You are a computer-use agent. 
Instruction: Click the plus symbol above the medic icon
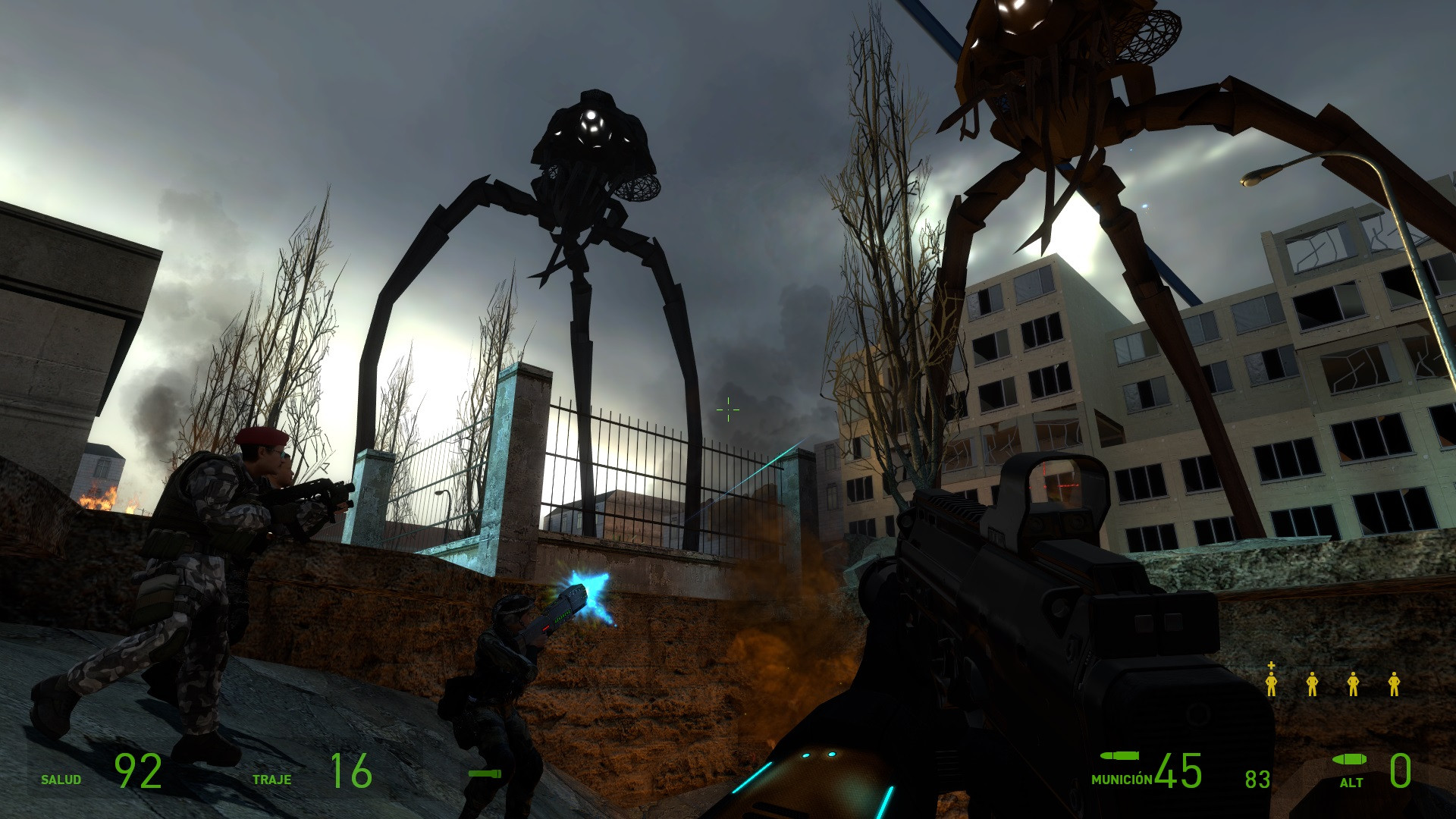(x=1271, y=665)
